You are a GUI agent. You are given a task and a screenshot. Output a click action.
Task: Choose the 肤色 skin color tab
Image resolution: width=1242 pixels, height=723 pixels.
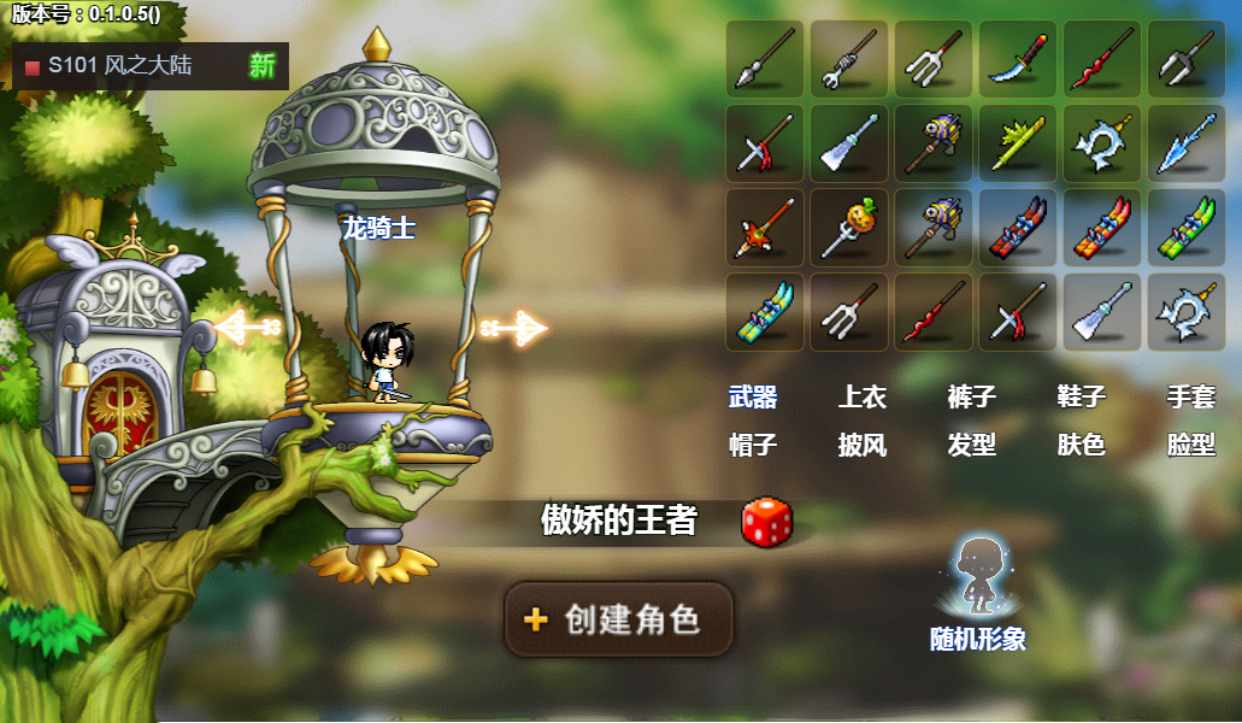click(x=1081, y=444)
